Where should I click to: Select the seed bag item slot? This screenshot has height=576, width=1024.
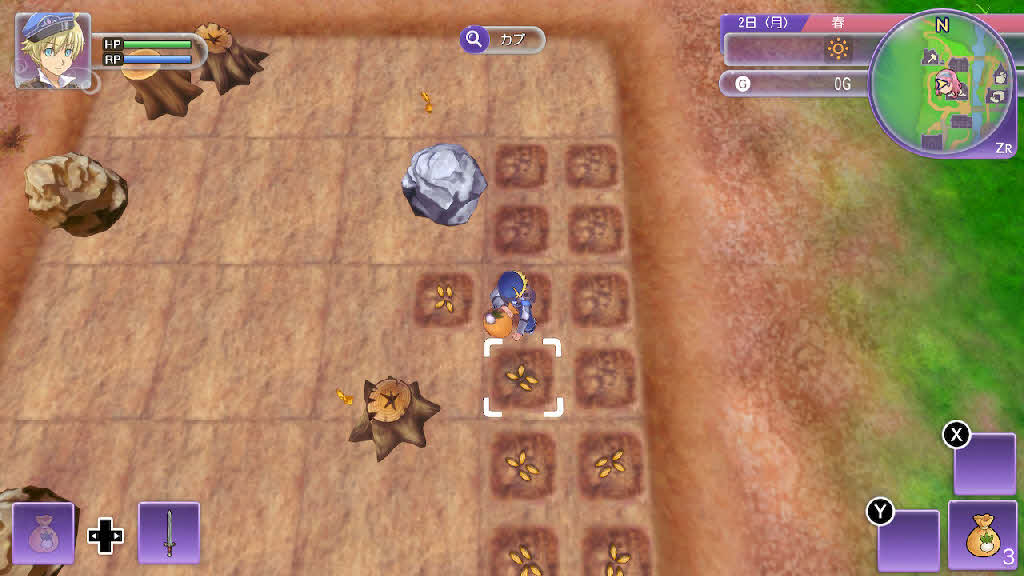(981, 536)
